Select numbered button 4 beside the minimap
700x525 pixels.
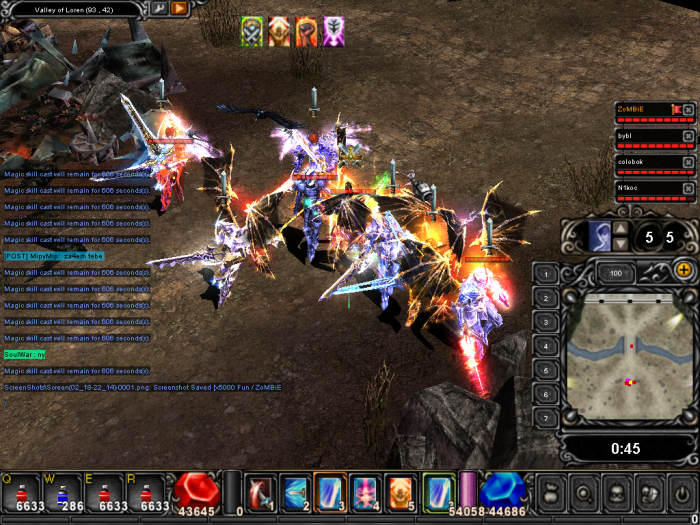point(546,346)
